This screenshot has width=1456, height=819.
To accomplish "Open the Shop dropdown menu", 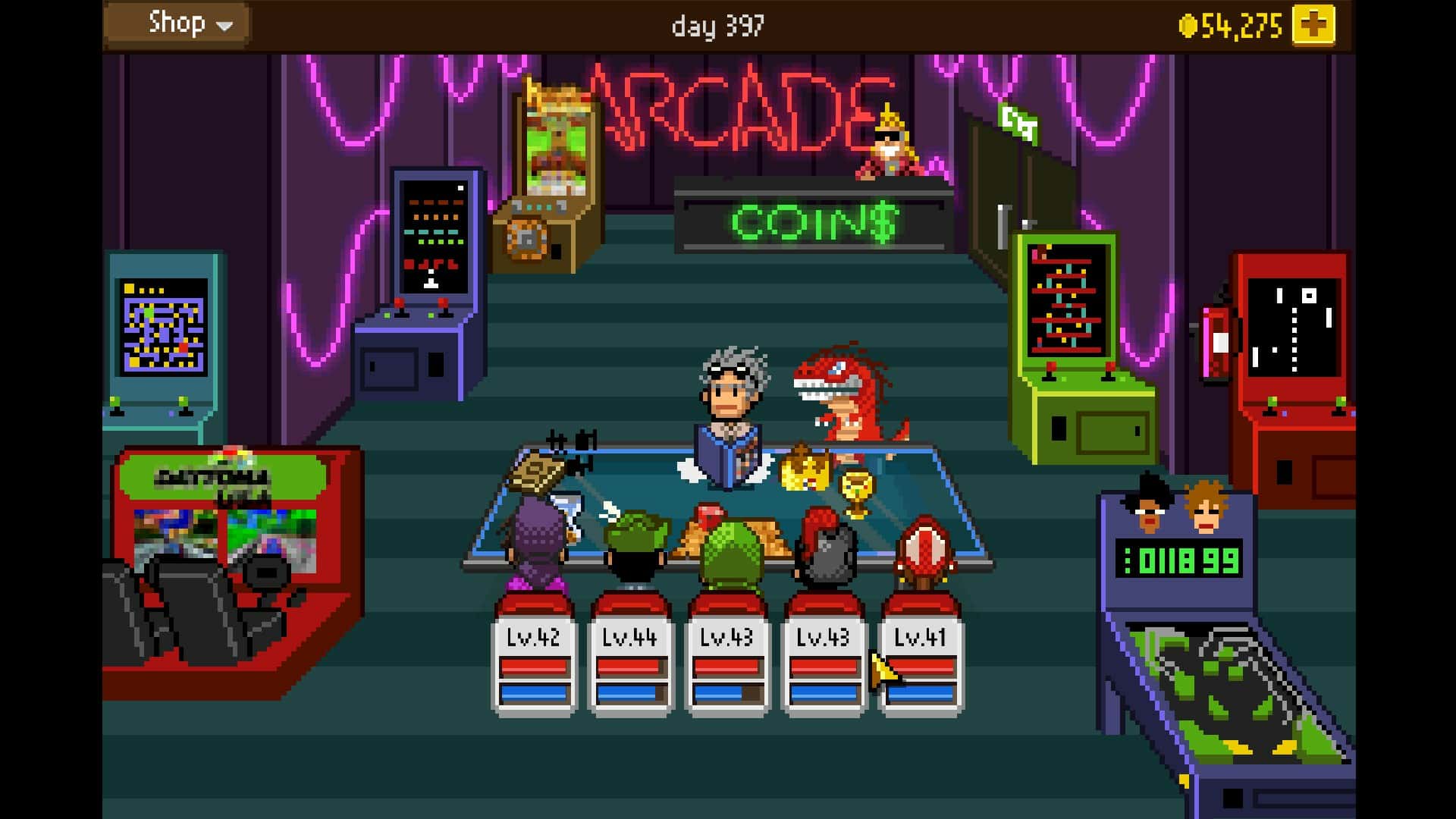I will coord(177,24).
